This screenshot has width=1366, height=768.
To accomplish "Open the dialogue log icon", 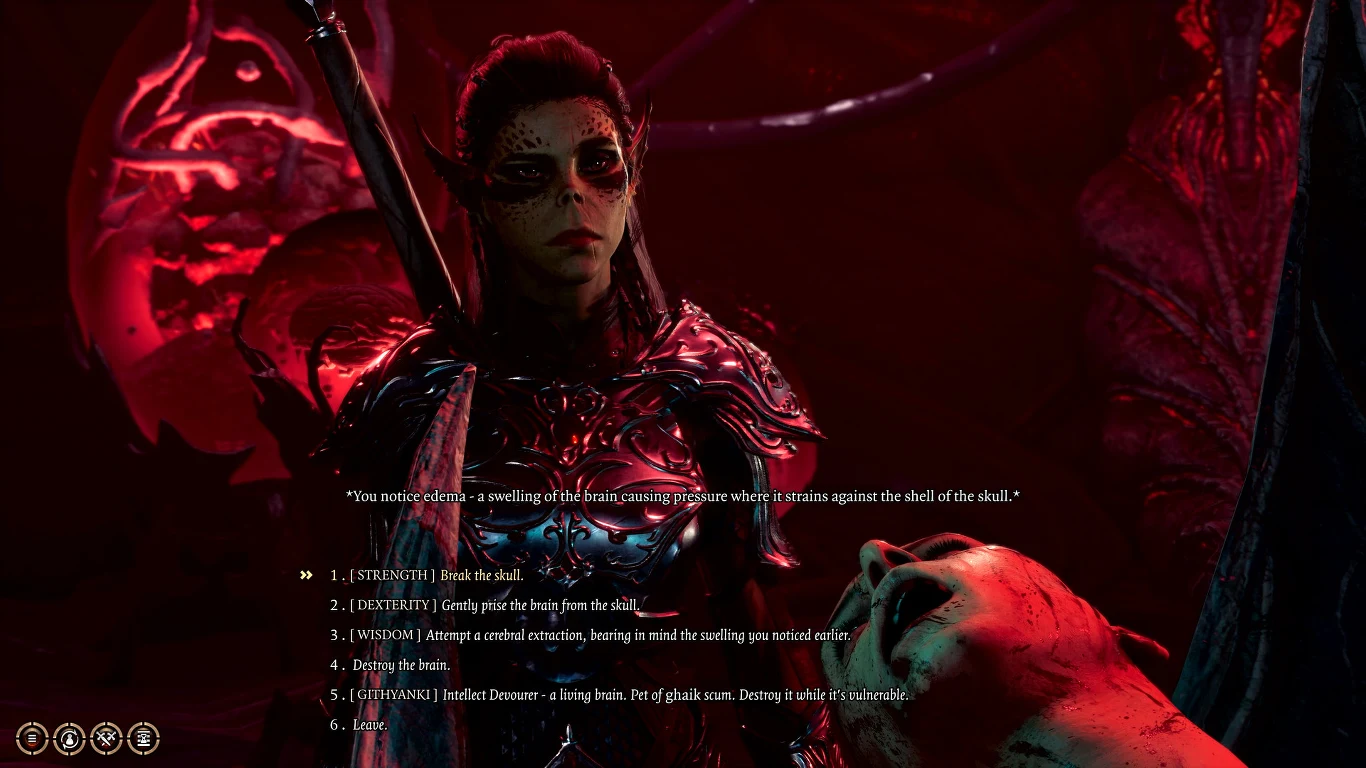I will [x=32, y=738].
